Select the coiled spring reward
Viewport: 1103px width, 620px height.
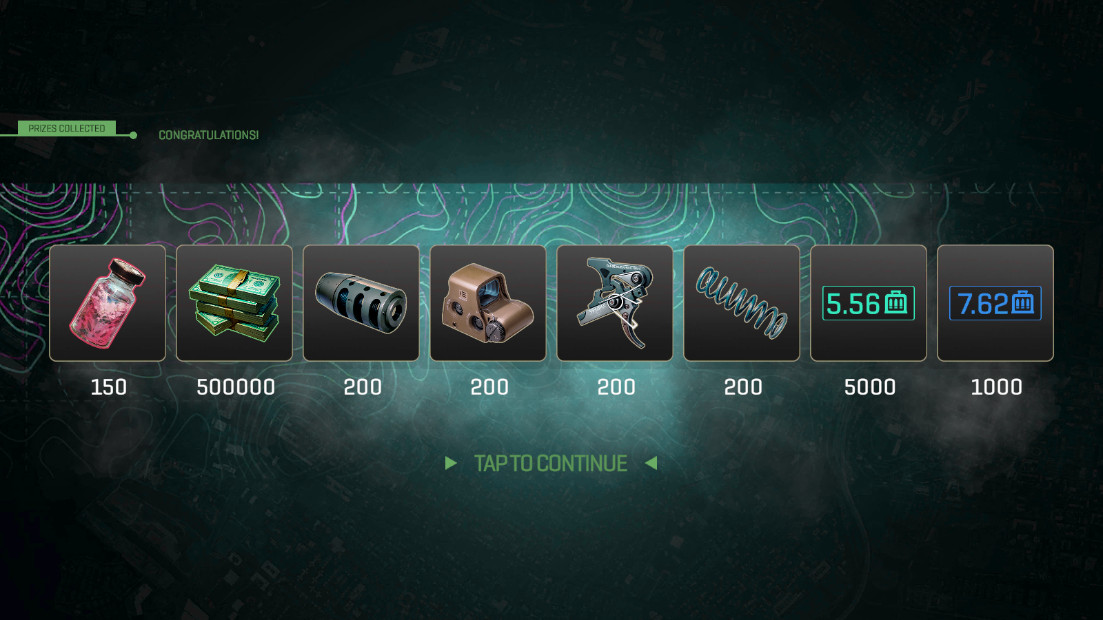click(742, 303)
